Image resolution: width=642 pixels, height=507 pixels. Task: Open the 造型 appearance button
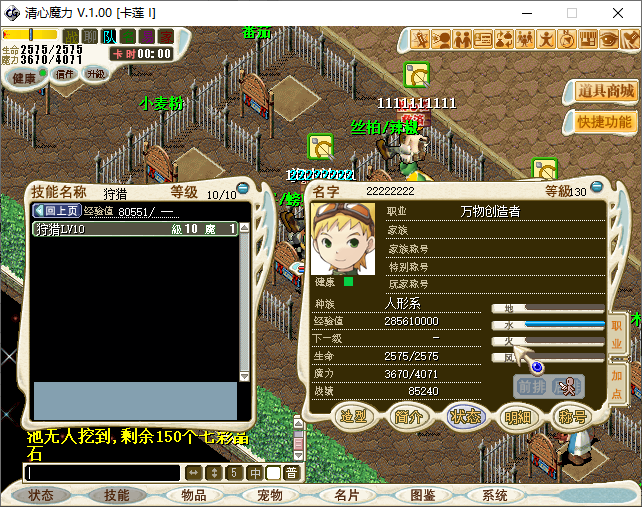(x=353, y=415)
